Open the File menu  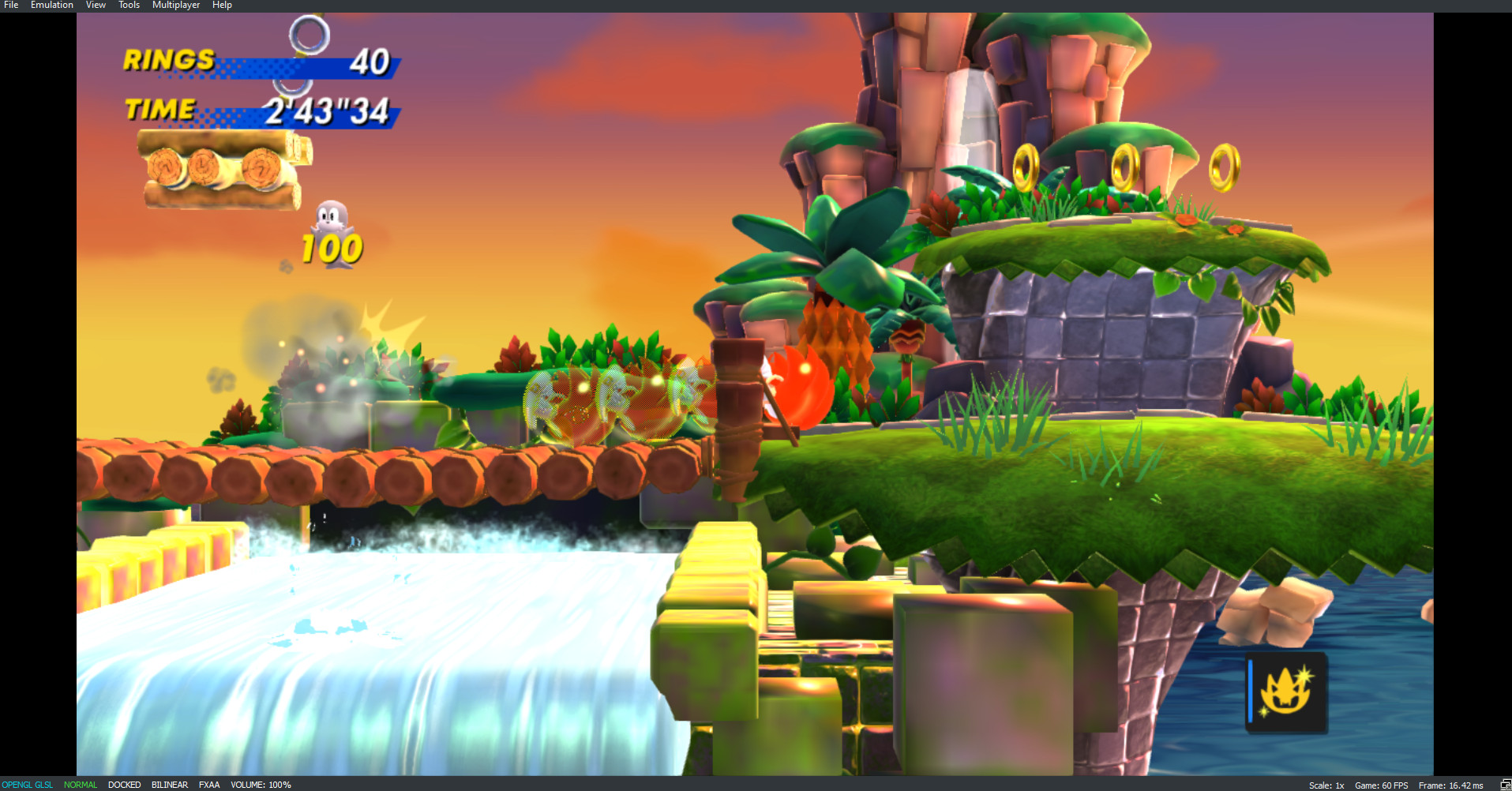(x=10, y=5)
